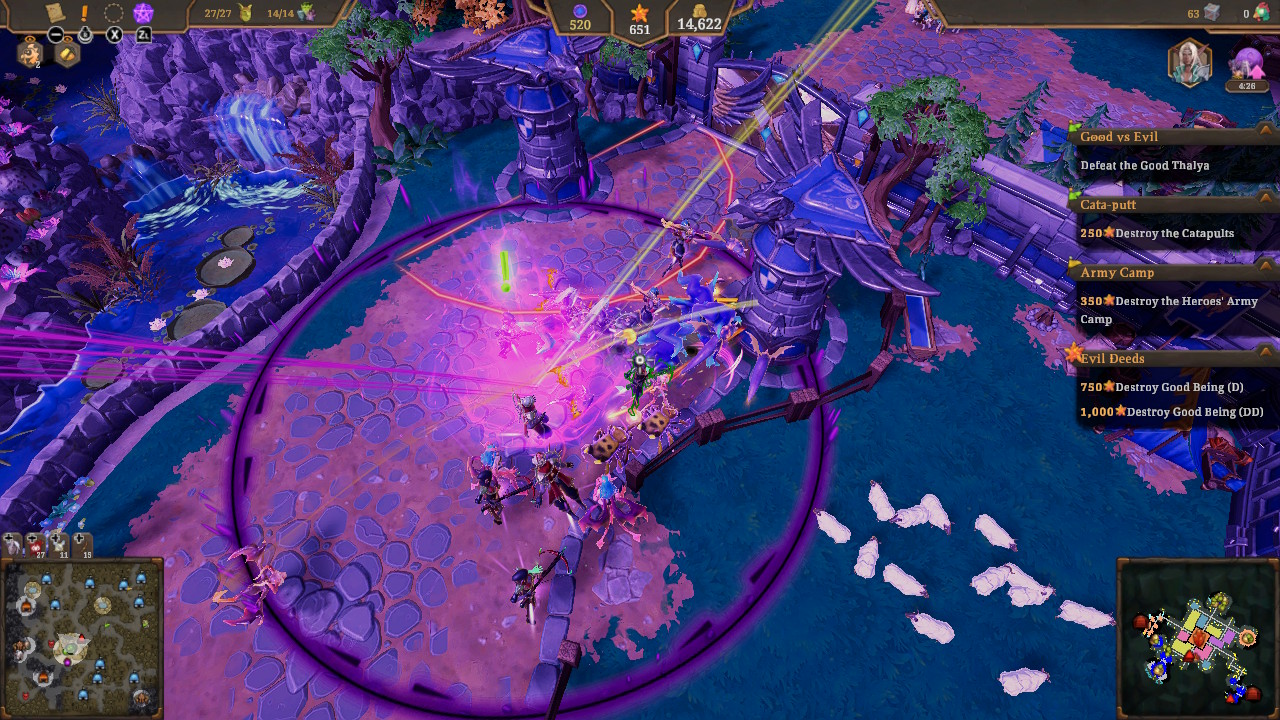Image resolution: width=1280 pixels, height=720 pixels.
Task: Click the empty circular ability slot
Action: [113, 11]
